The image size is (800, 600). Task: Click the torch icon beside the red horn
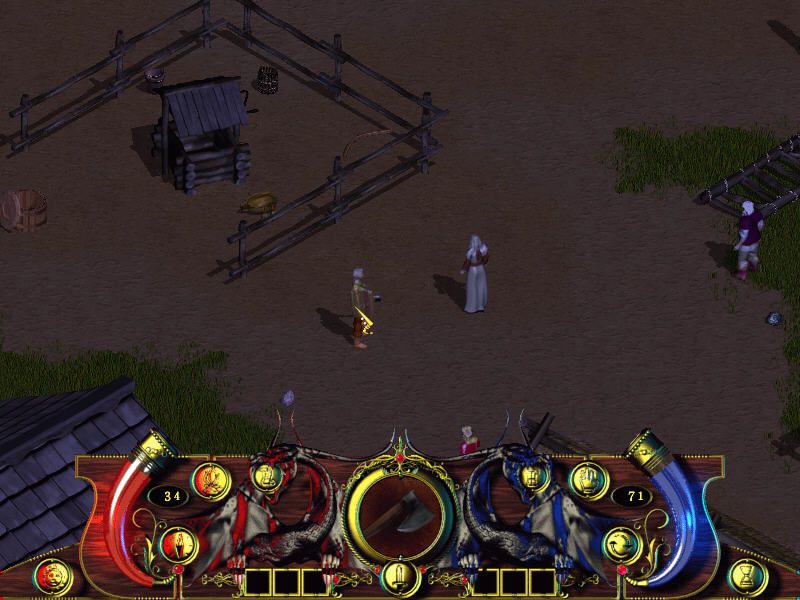(x=177, y=545)
